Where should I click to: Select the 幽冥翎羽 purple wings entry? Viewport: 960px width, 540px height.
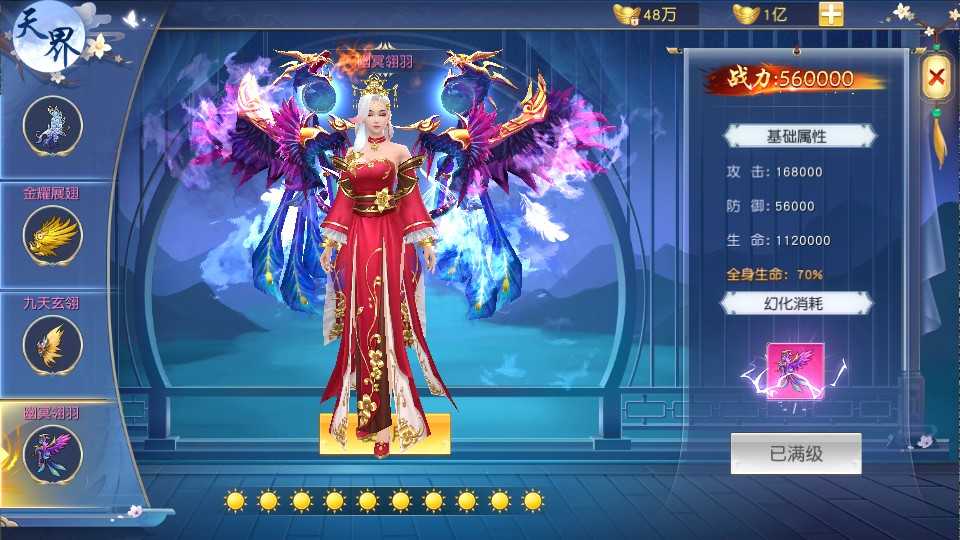pyautogui.click(x=52, y=453)
